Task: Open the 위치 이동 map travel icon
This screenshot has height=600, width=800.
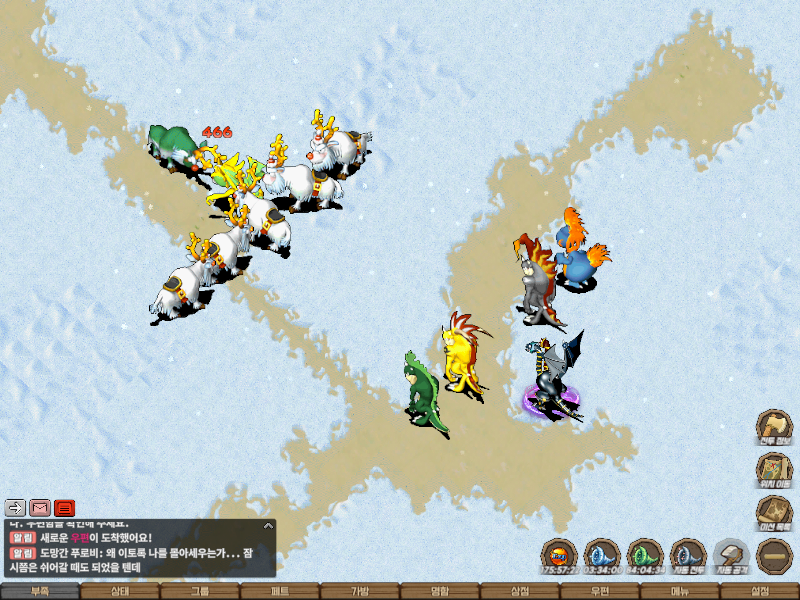Action: 774,469
